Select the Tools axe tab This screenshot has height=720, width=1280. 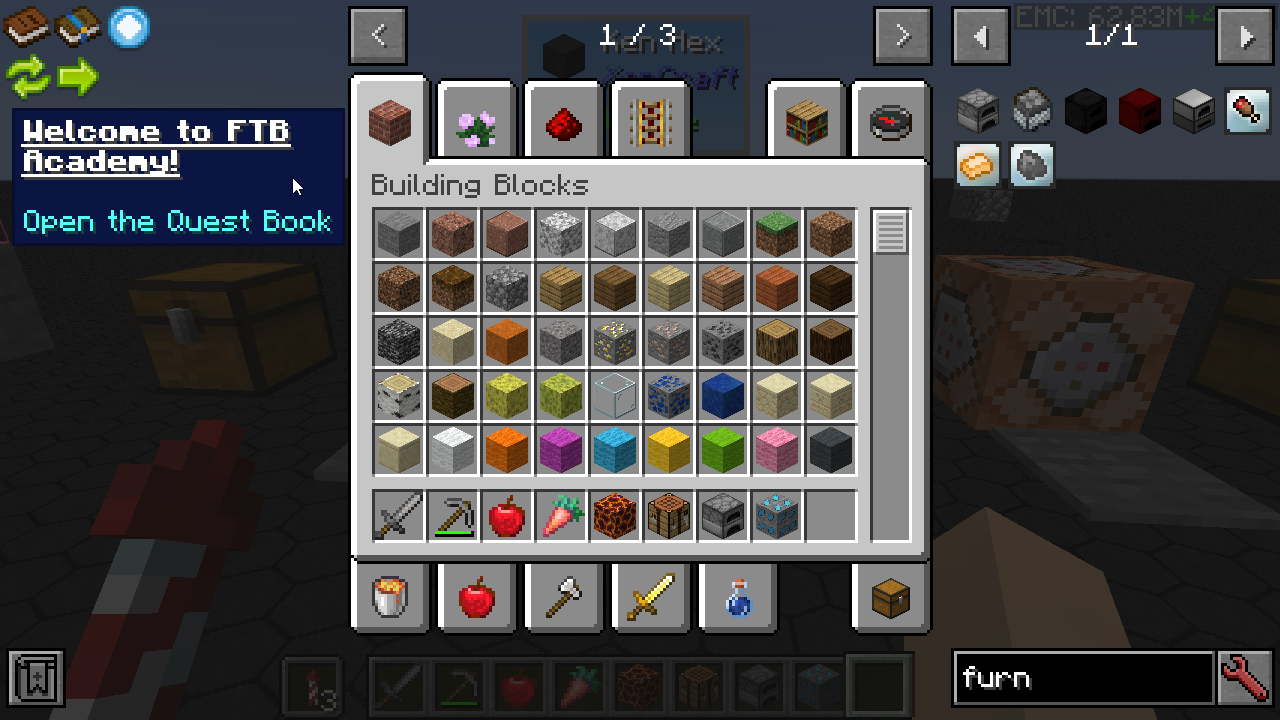pyautogui.click(x=563, y=598)
